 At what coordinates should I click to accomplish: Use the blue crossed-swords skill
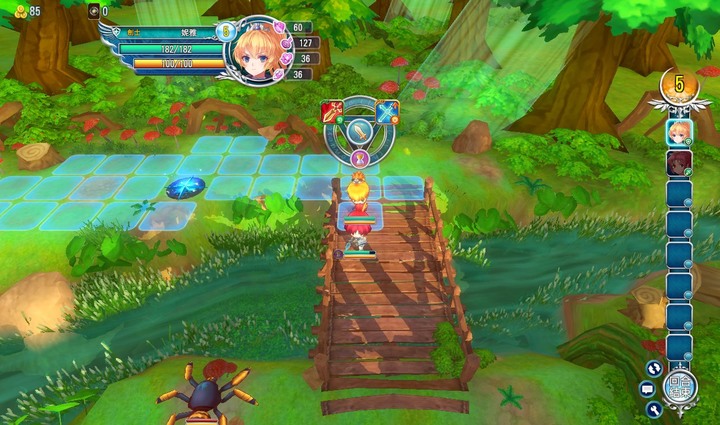tap(387, 110)
